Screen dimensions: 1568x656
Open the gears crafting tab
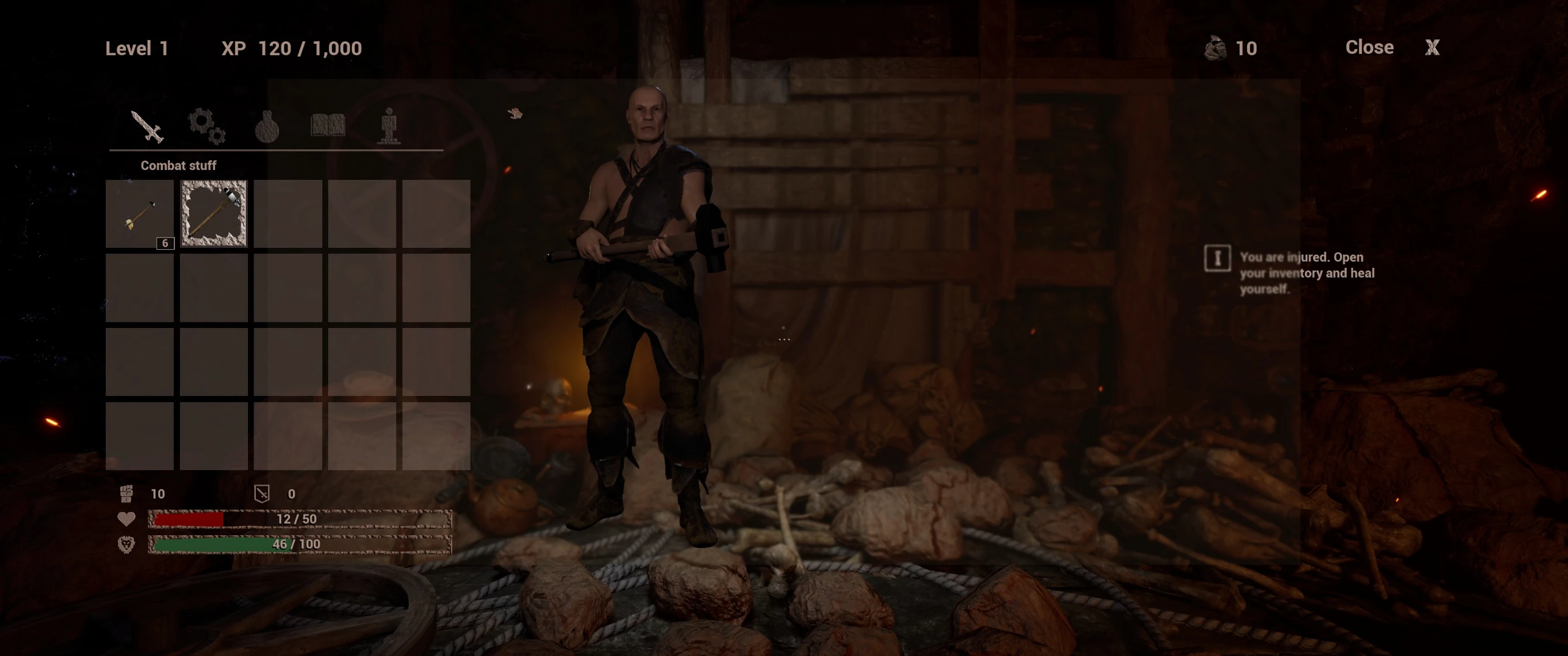coord(207,126)
